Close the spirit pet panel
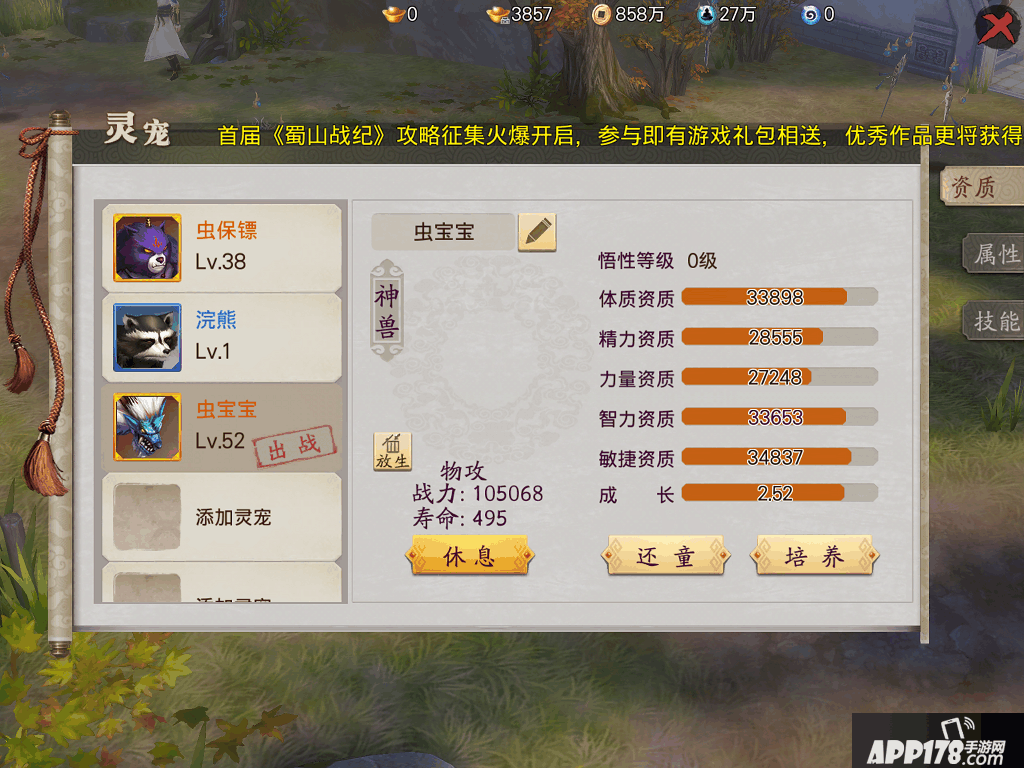Image resolution: width=1024 pixels, height=768 pixels. click(x=995, y=28)
